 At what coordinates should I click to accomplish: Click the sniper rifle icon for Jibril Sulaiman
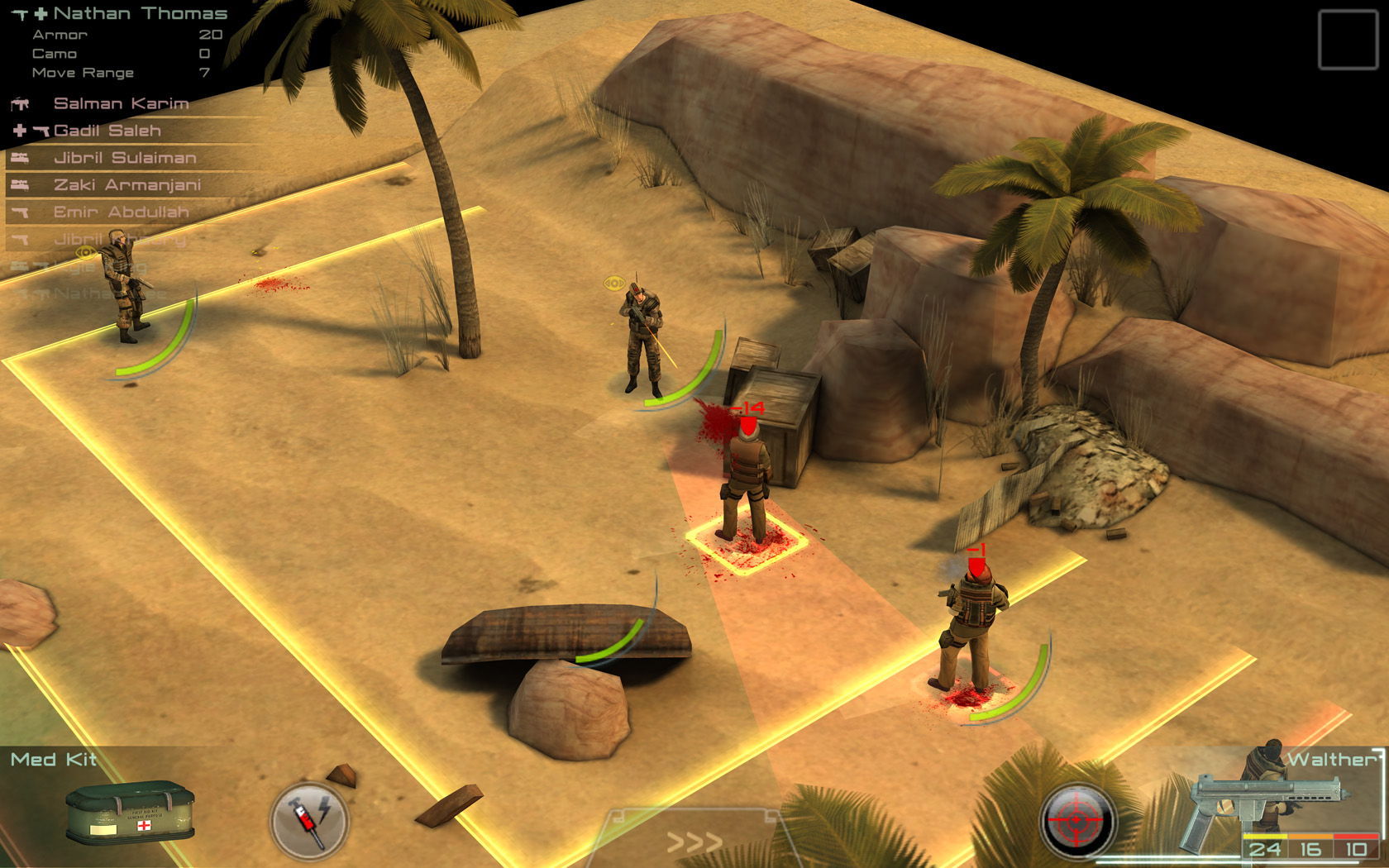click(x=20, y=159)
